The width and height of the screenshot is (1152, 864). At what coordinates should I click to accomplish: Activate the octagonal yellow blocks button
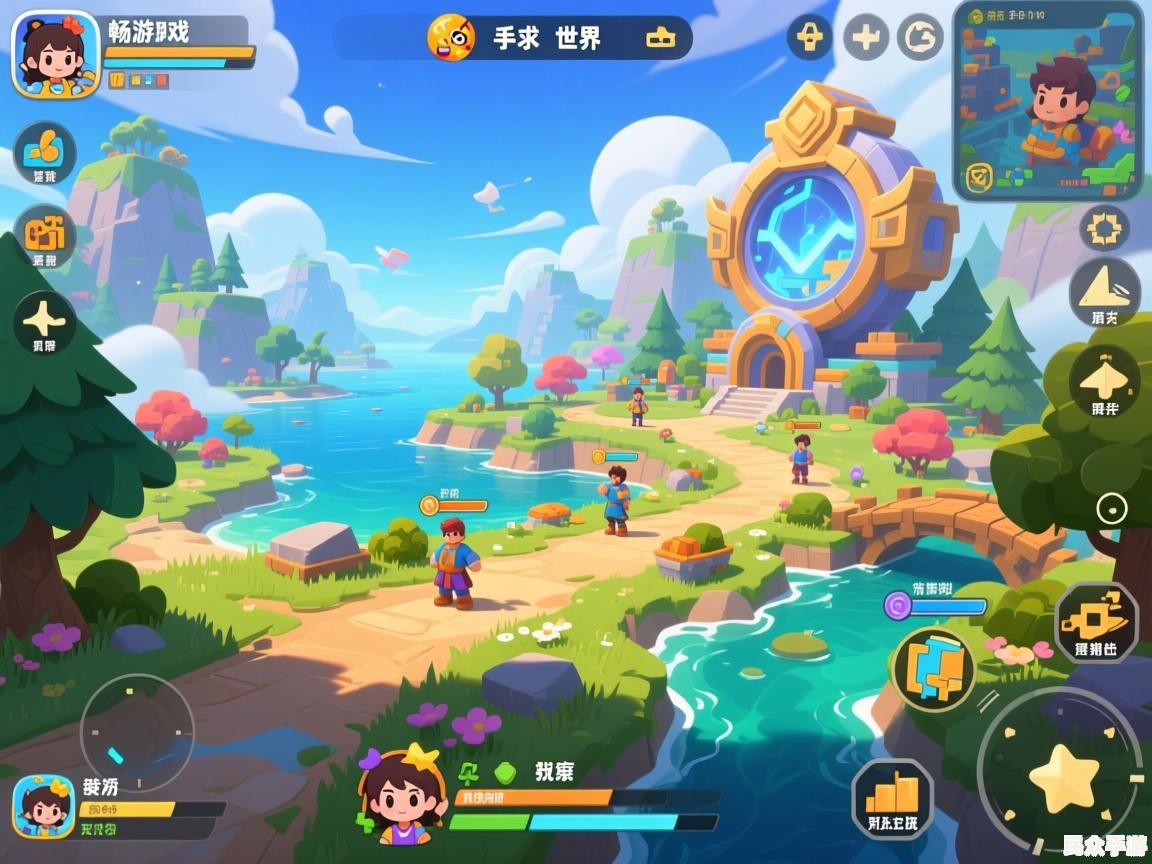pyautogui.click(x=1097, y=622)
